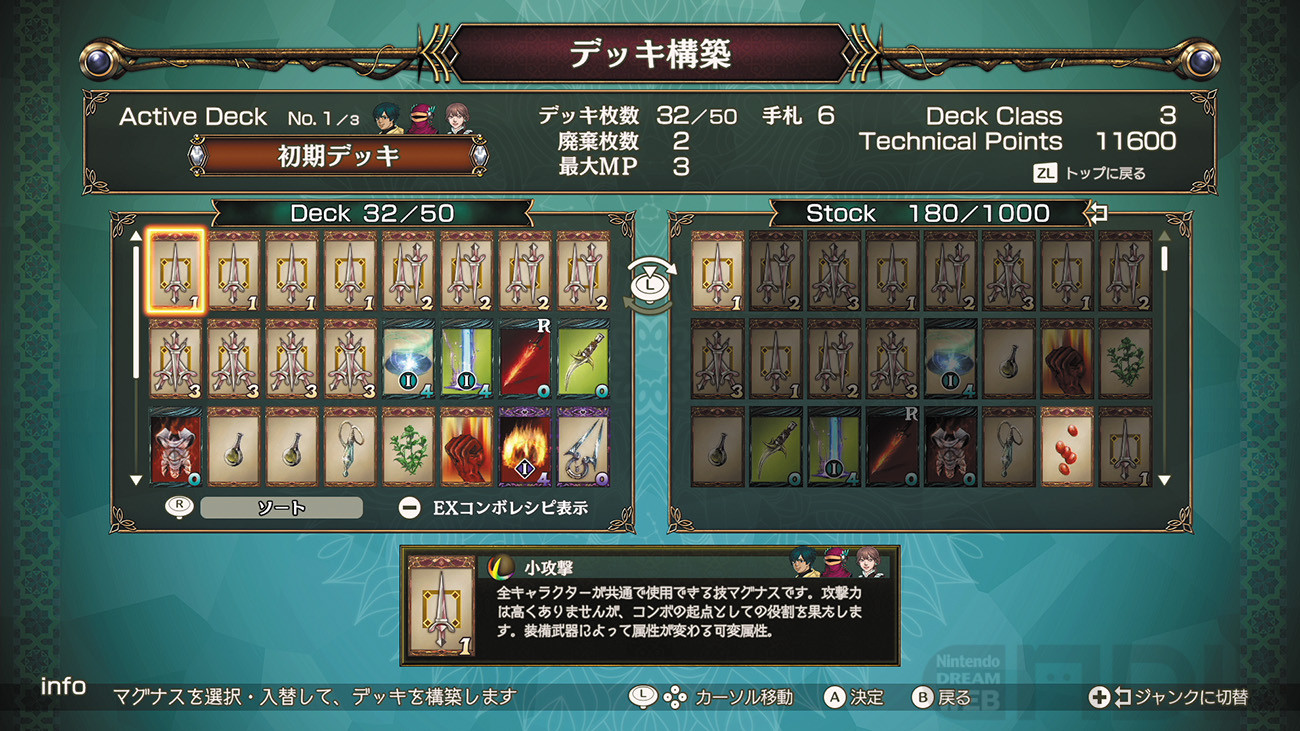Select the red berries card in Stock
Screen dimensions: 1300x731
(1067, 445)
